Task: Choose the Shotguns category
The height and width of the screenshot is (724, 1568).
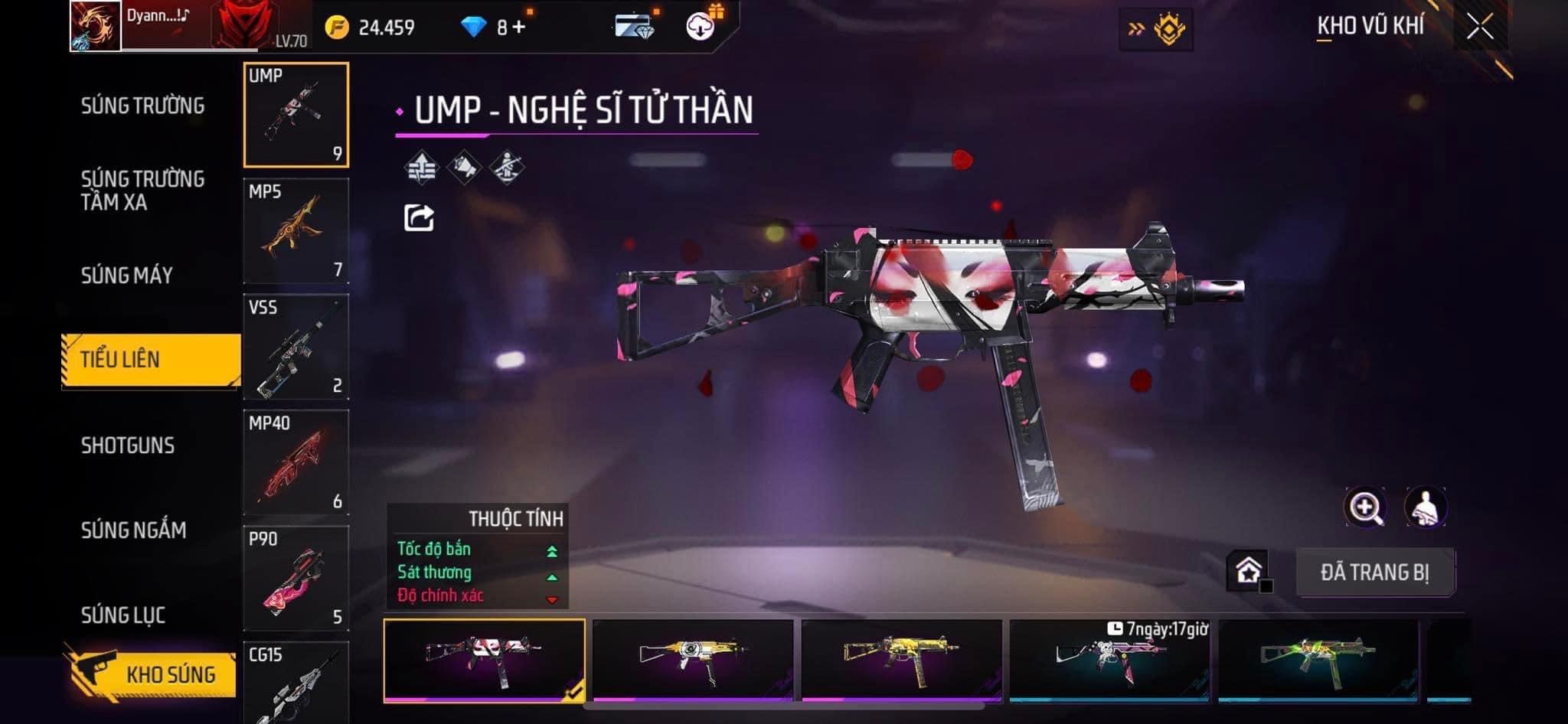Action: tap(128, 445)
